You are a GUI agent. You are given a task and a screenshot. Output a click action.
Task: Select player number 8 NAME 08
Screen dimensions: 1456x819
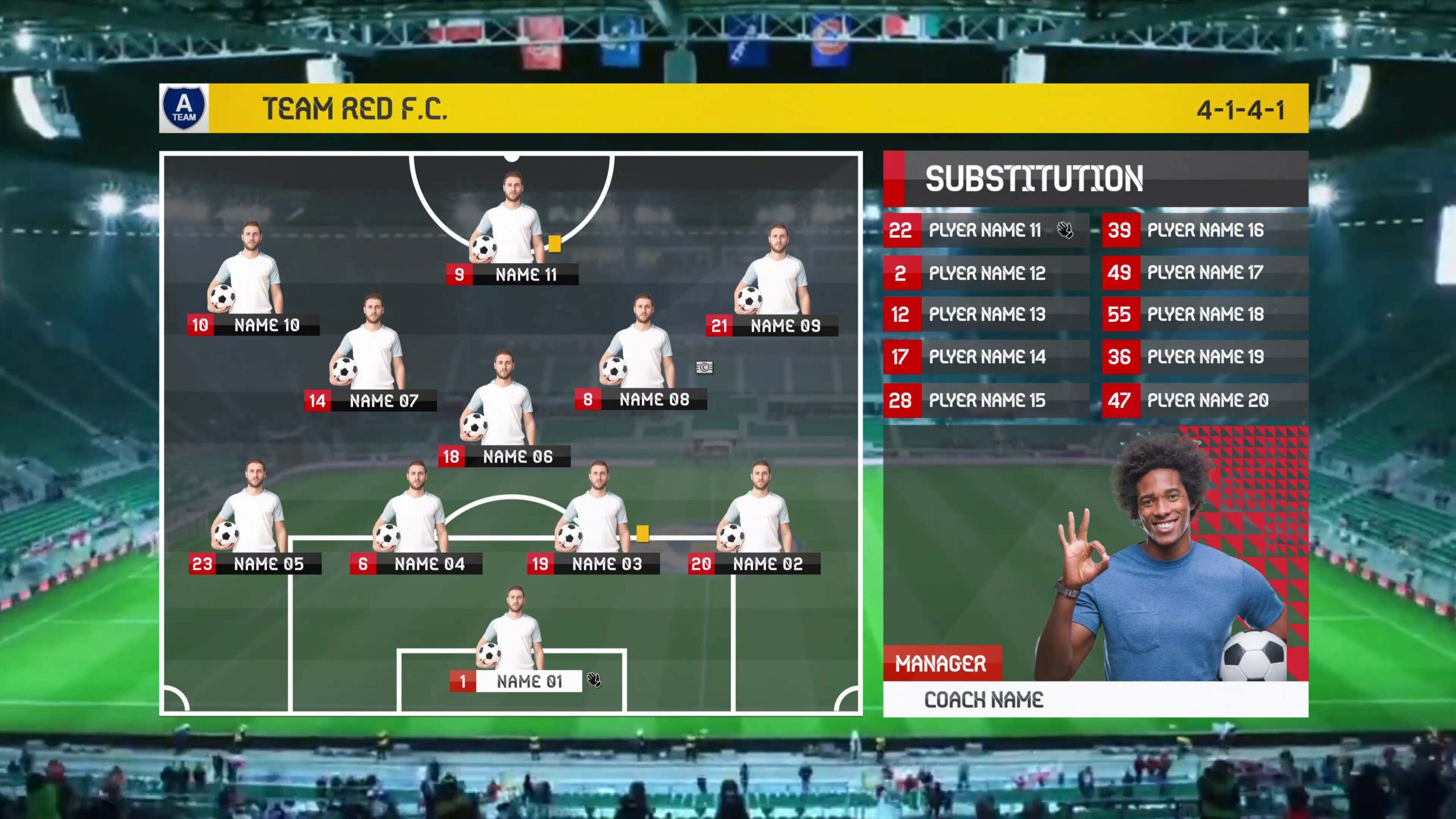pos(641,400)
